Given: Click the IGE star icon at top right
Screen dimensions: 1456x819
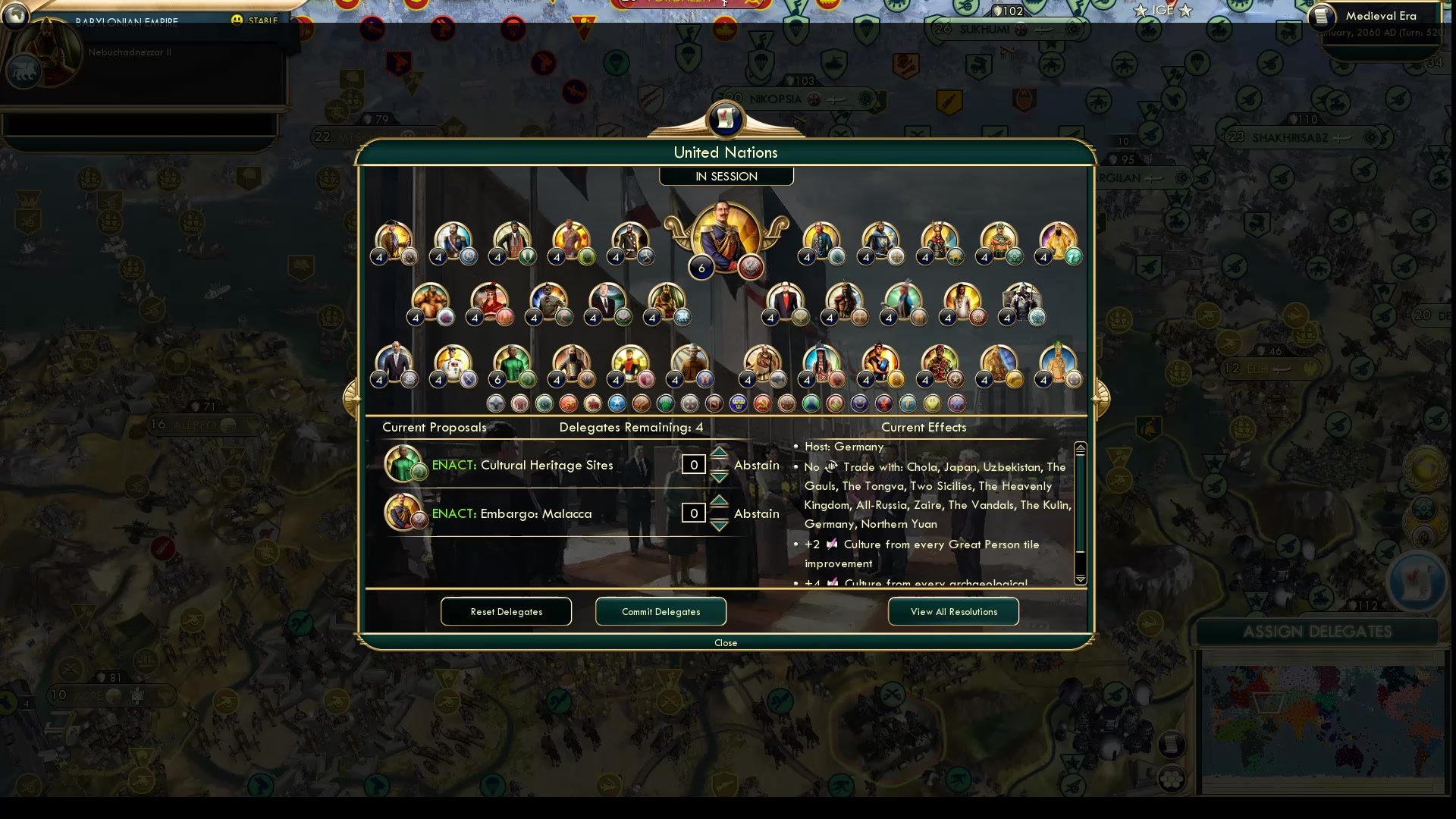Looking at the screenshot, I should (1139, 11).
